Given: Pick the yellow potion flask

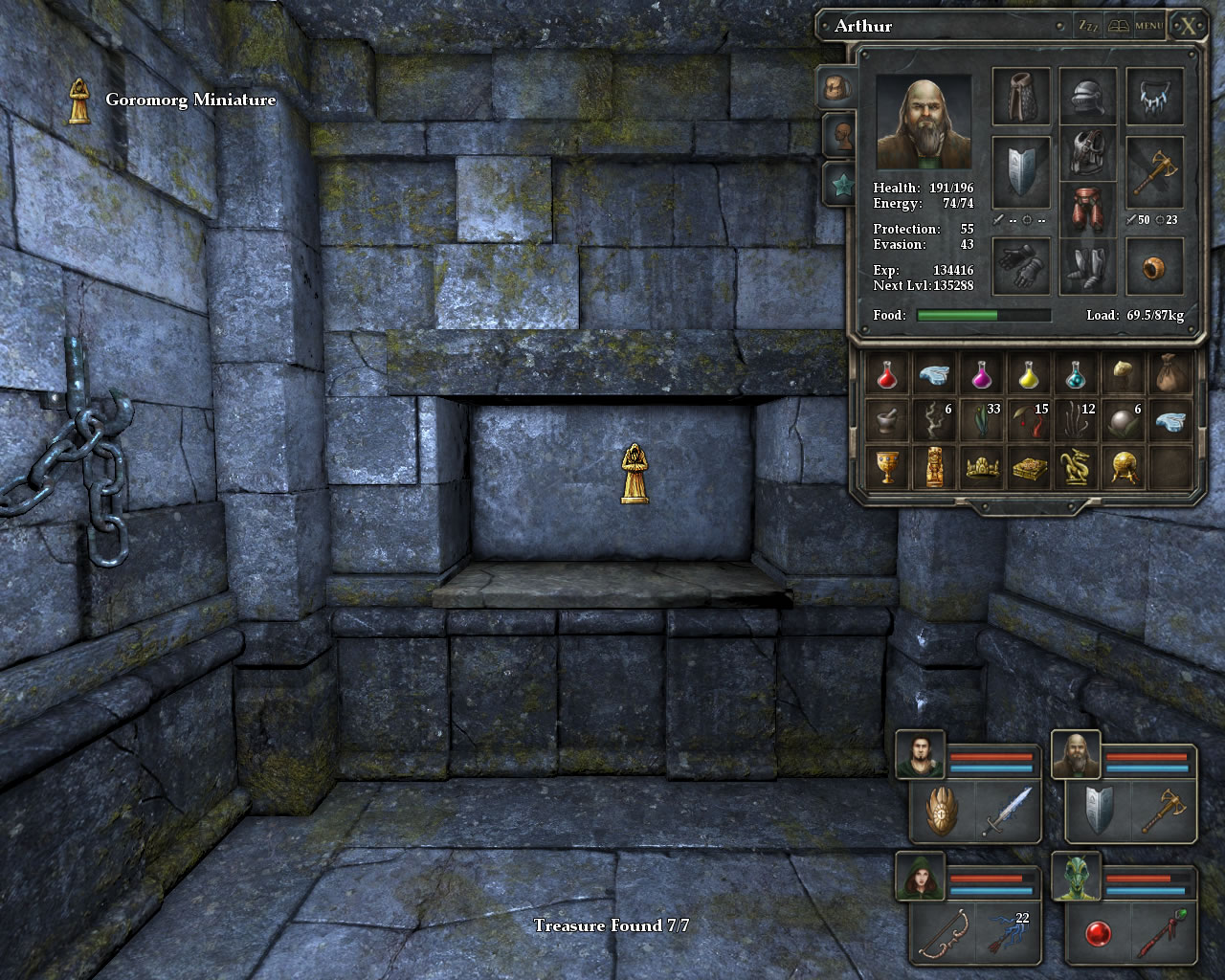Looking at the screenshot, I should point(1029,373).
